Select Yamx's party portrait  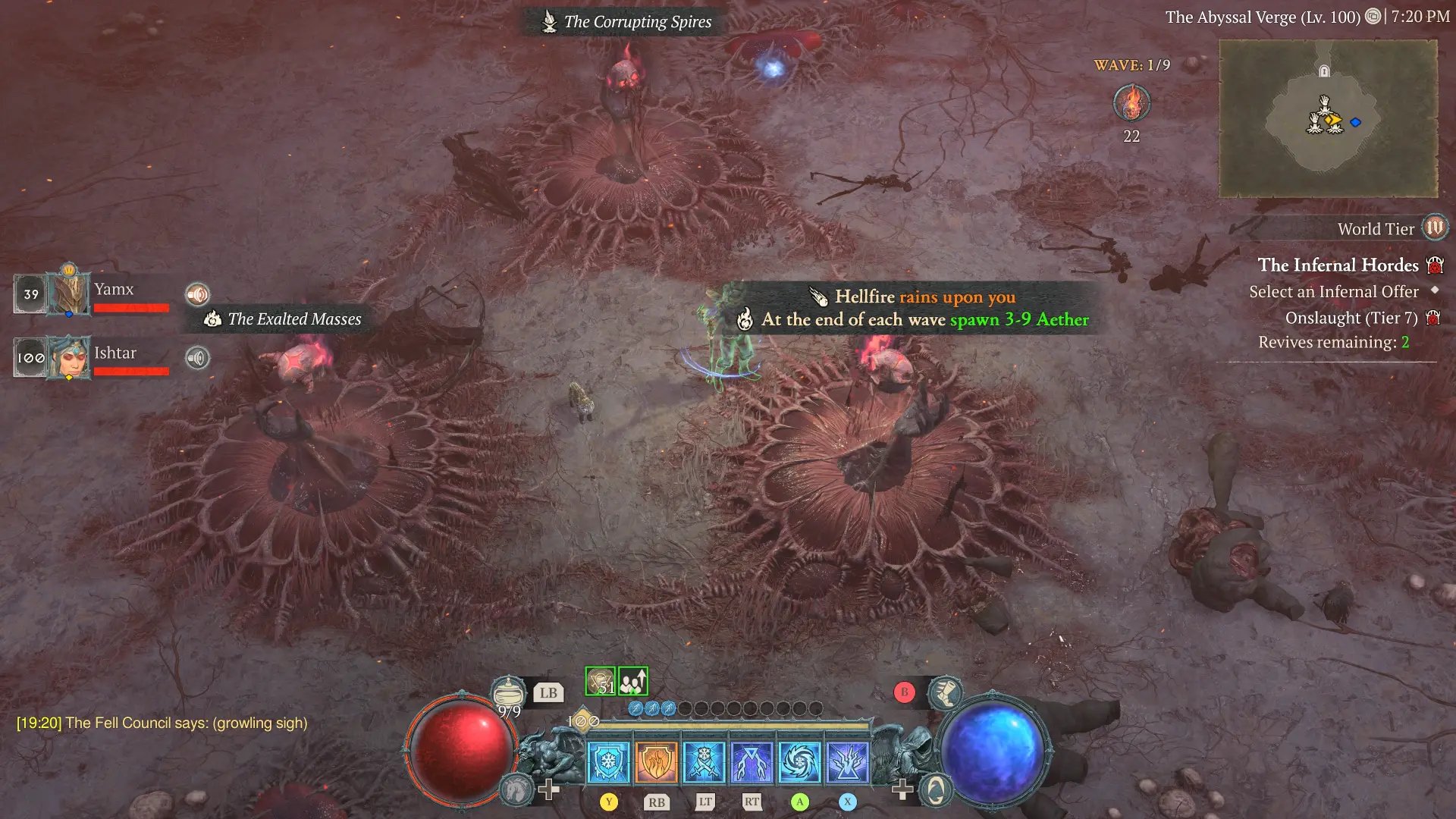pyautogui.click(x=68, y=293)
